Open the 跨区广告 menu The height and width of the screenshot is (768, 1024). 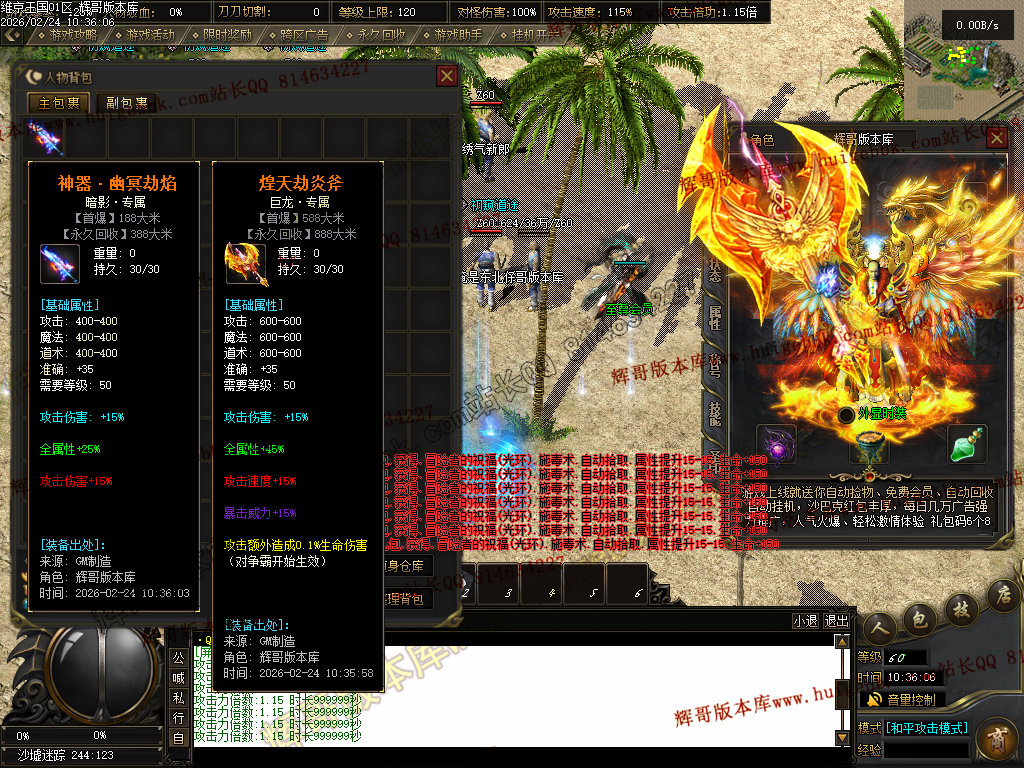point(298,35)
